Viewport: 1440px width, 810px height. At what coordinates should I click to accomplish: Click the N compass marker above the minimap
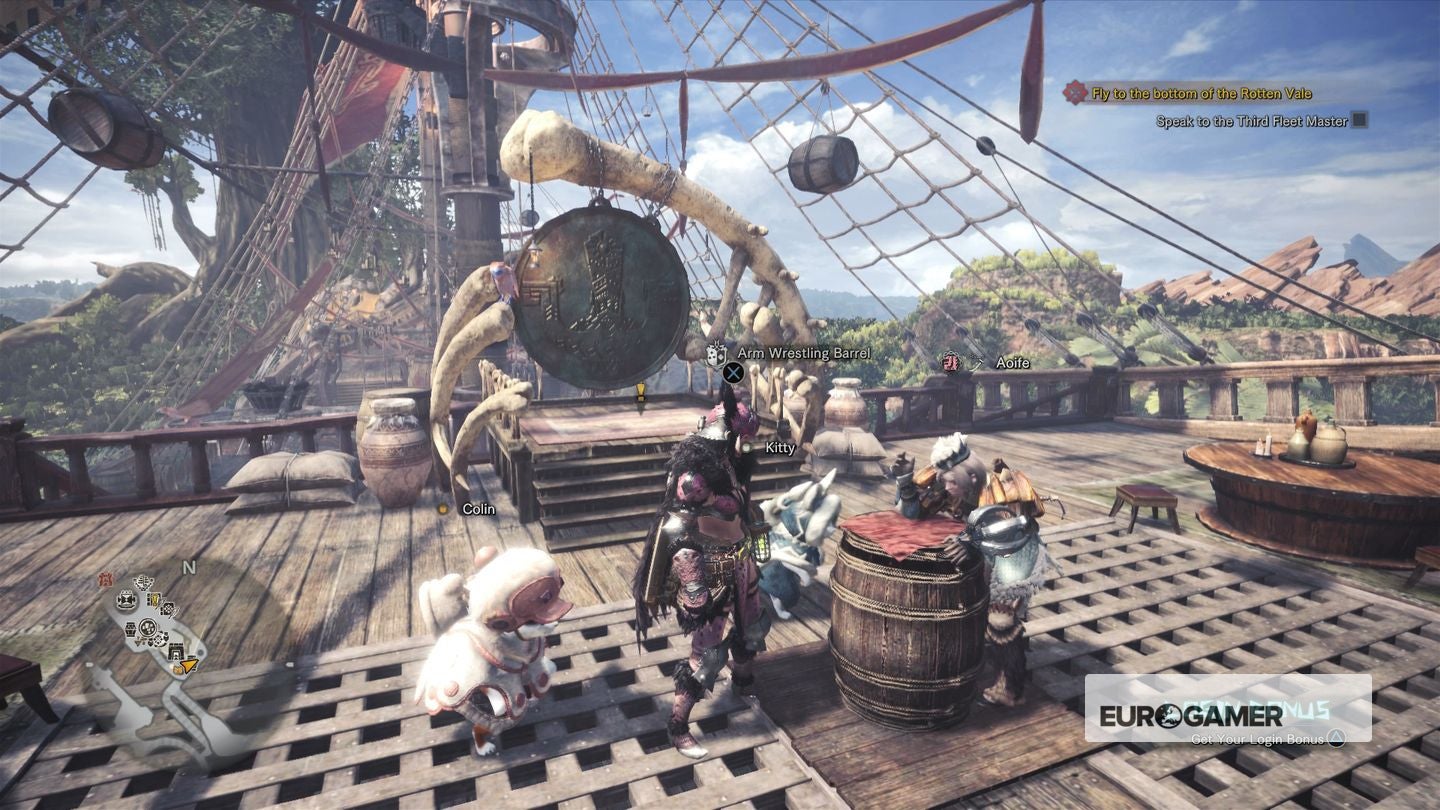coord(189,567)
